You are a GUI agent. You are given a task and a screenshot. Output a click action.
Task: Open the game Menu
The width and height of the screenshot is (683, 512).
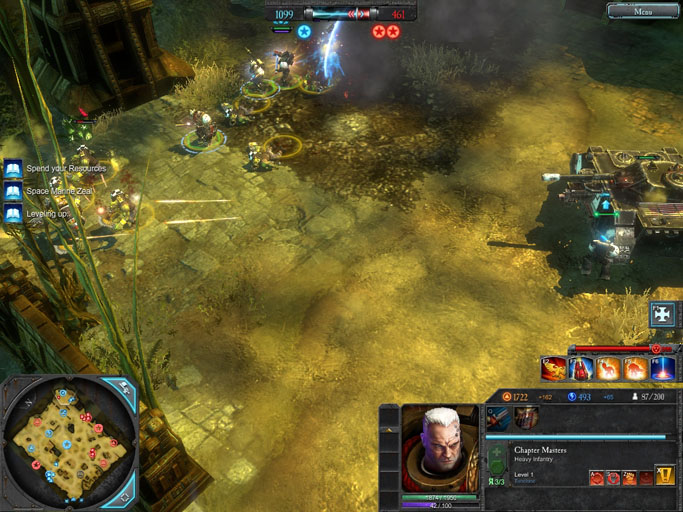pyautogui.click(x=644, y=11)
